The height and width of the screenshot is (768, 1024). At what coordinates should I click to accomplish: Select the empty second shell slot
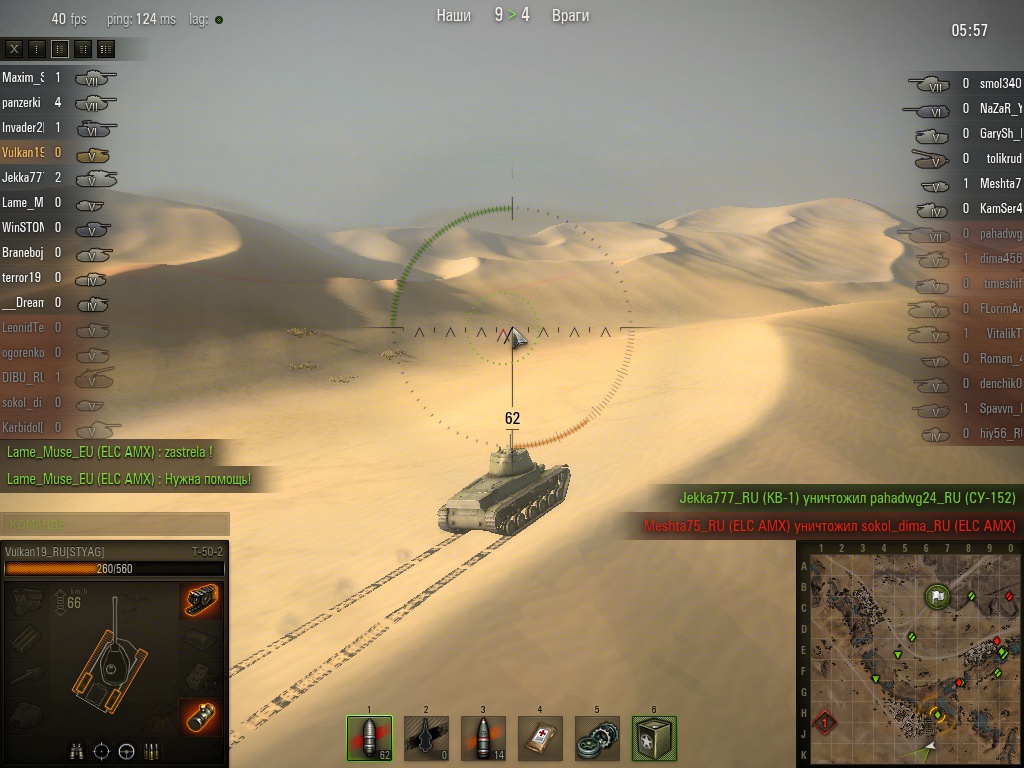pos(426,738)
